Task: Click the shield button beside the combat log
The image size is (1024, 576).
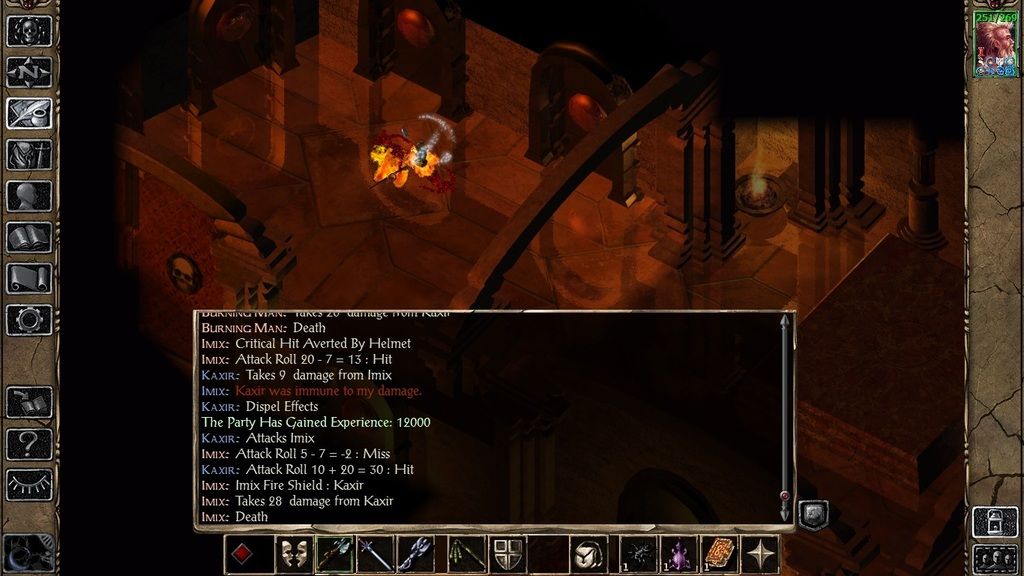Action: [813, 514]
